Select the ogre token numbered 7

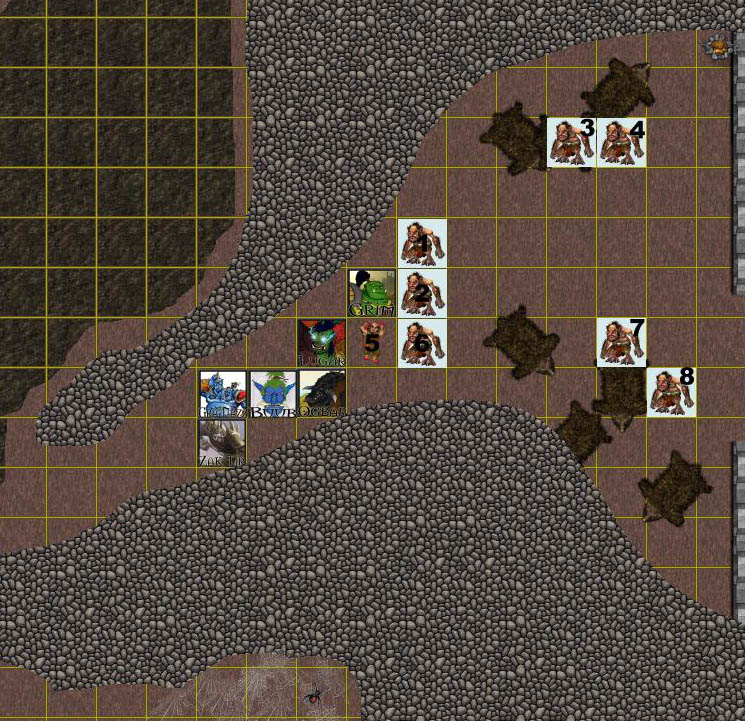click(622, 342)
